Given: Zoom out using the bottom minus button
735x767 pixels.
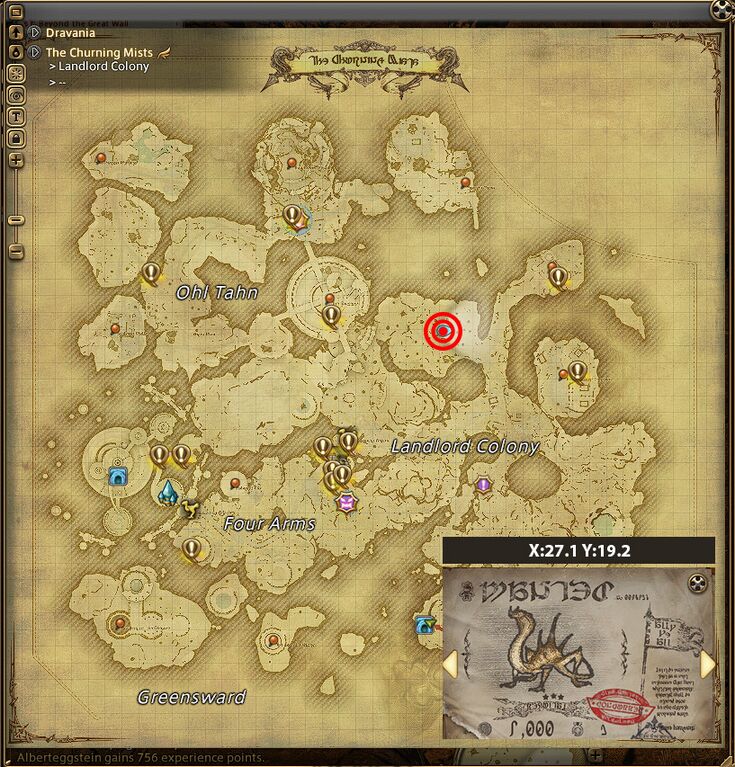Looking at the screenshot, I should point(16,250).
